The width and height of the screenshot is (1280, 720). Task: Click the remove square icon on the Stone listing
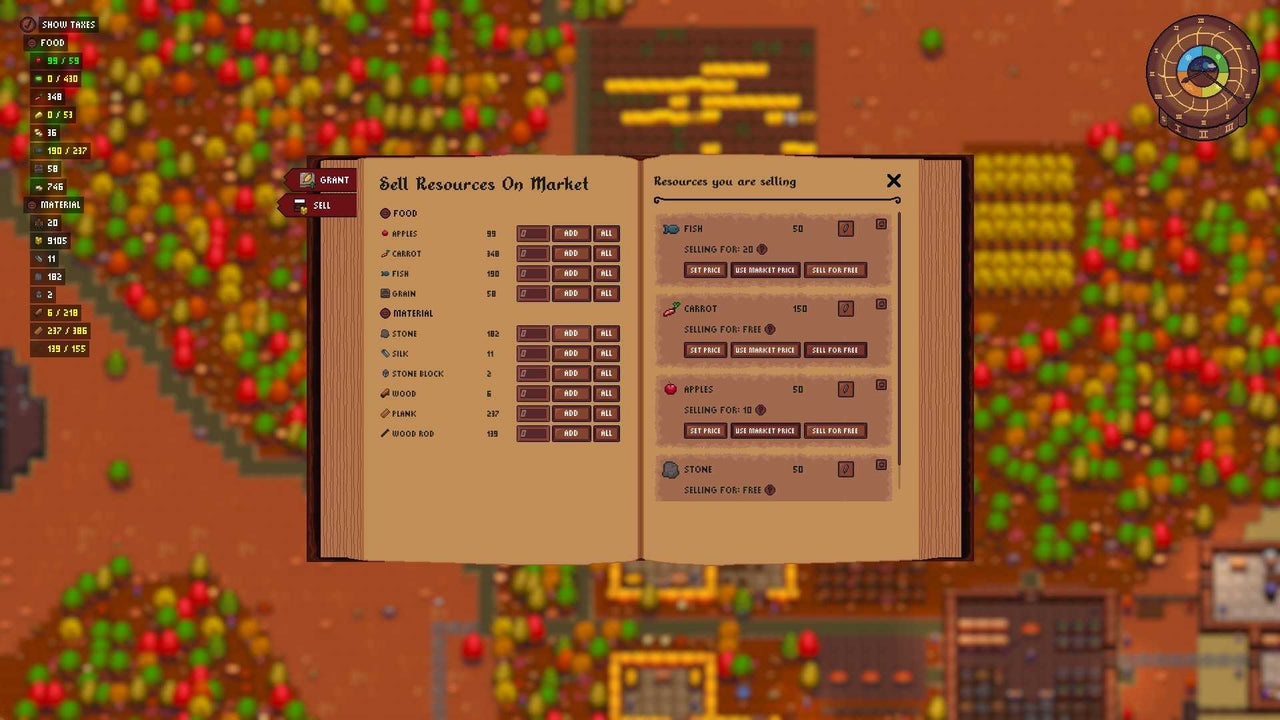881,465
